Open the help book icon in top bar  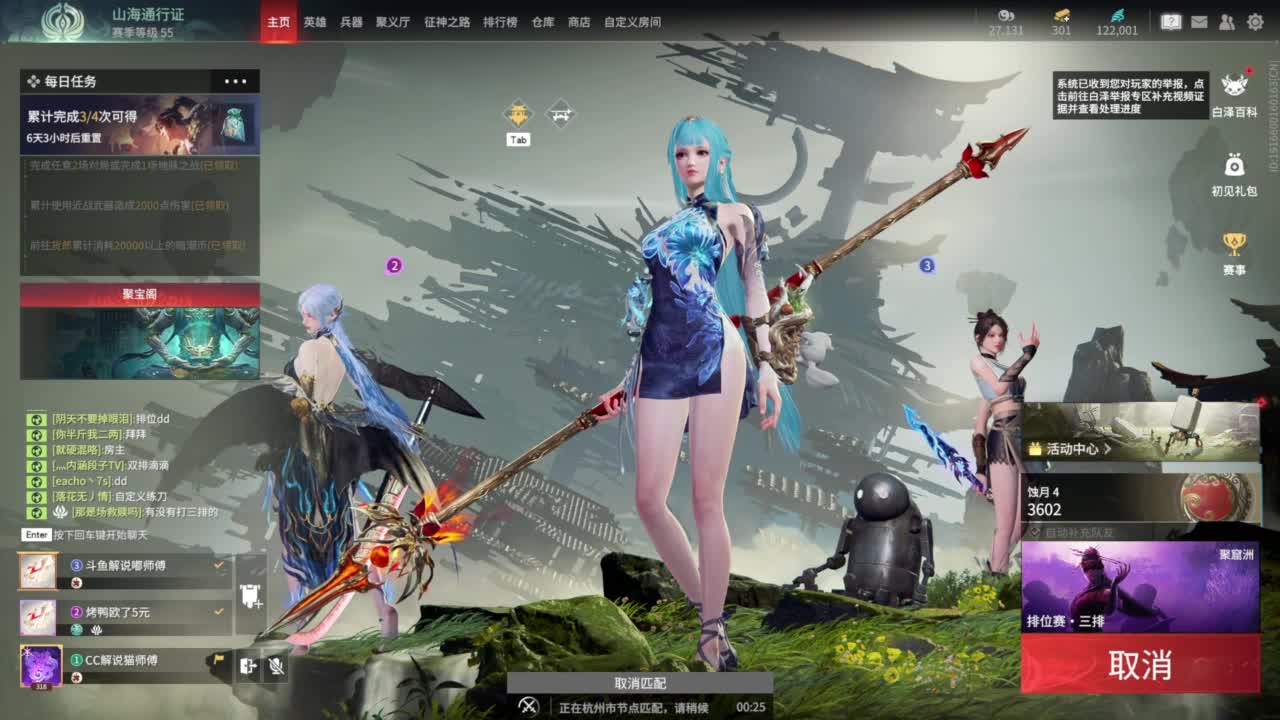pyautogui.click(x=1171, y=22)
